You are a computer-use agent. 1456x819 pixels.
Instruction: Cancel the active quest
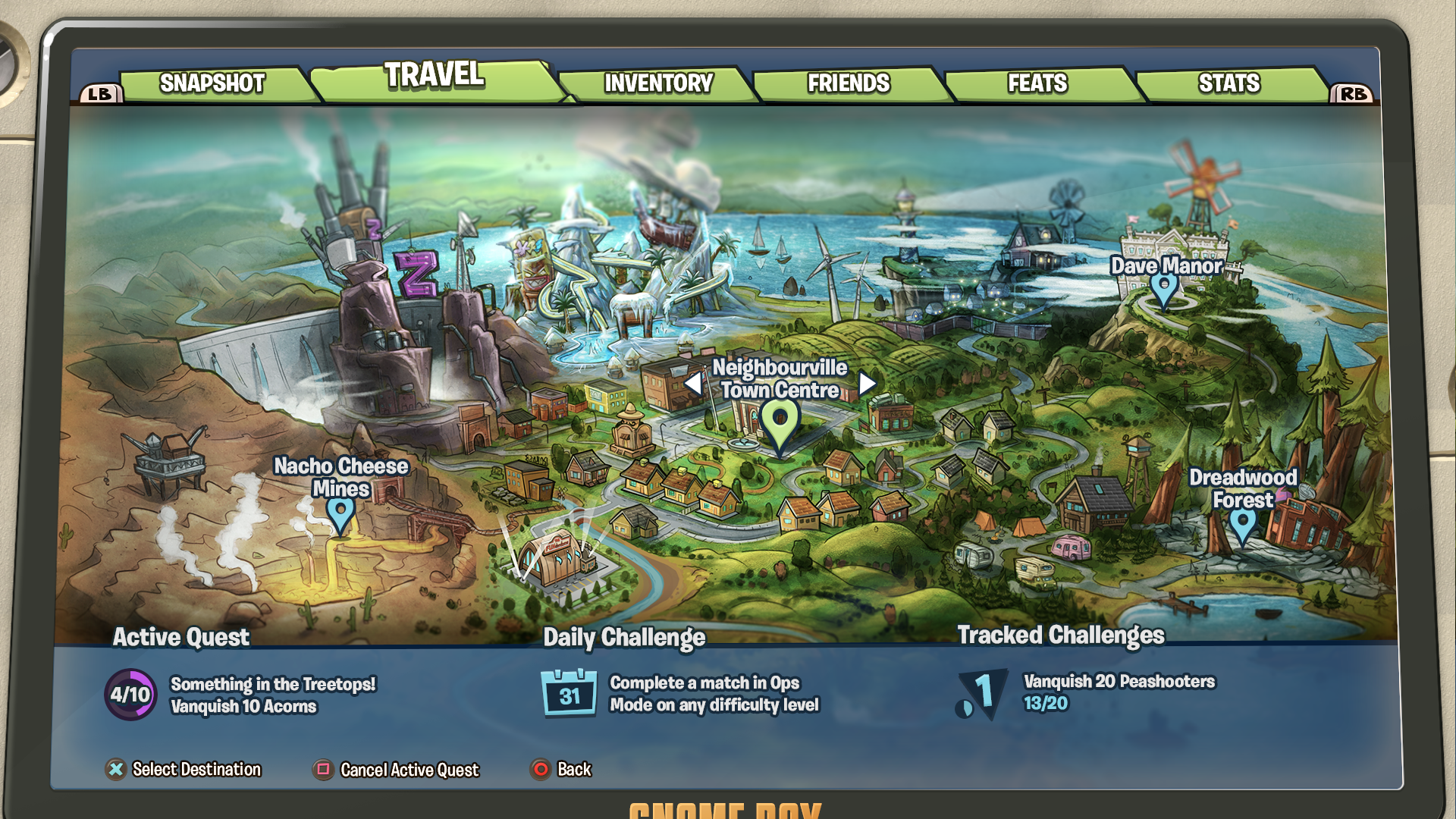pyautogui.click(x=396, y=770)
